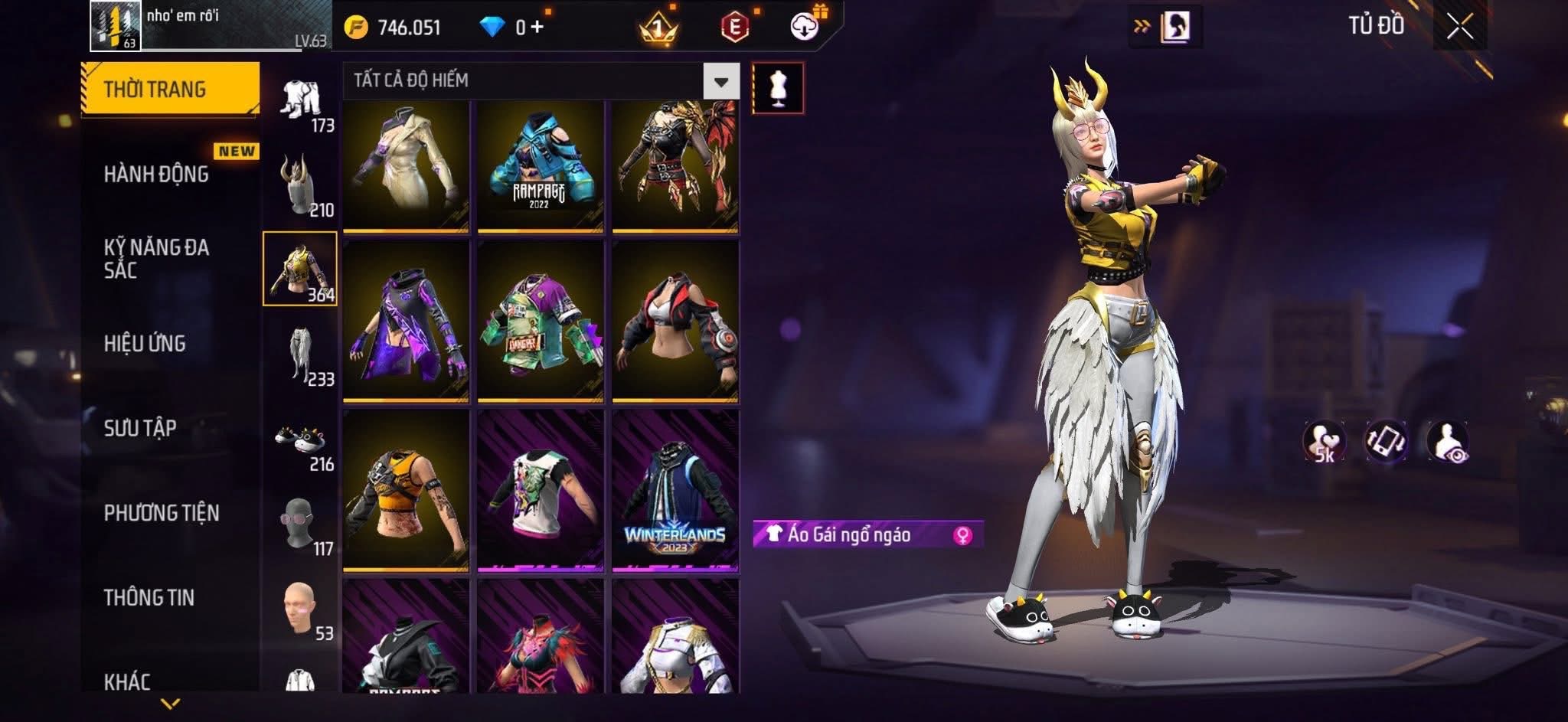Select the pants category with 233 items

pos(301,355)
